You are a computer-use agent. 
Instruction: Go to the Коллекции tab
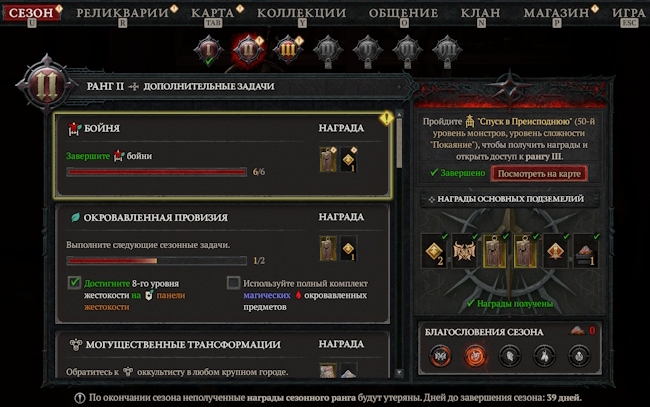coord(301,14)
